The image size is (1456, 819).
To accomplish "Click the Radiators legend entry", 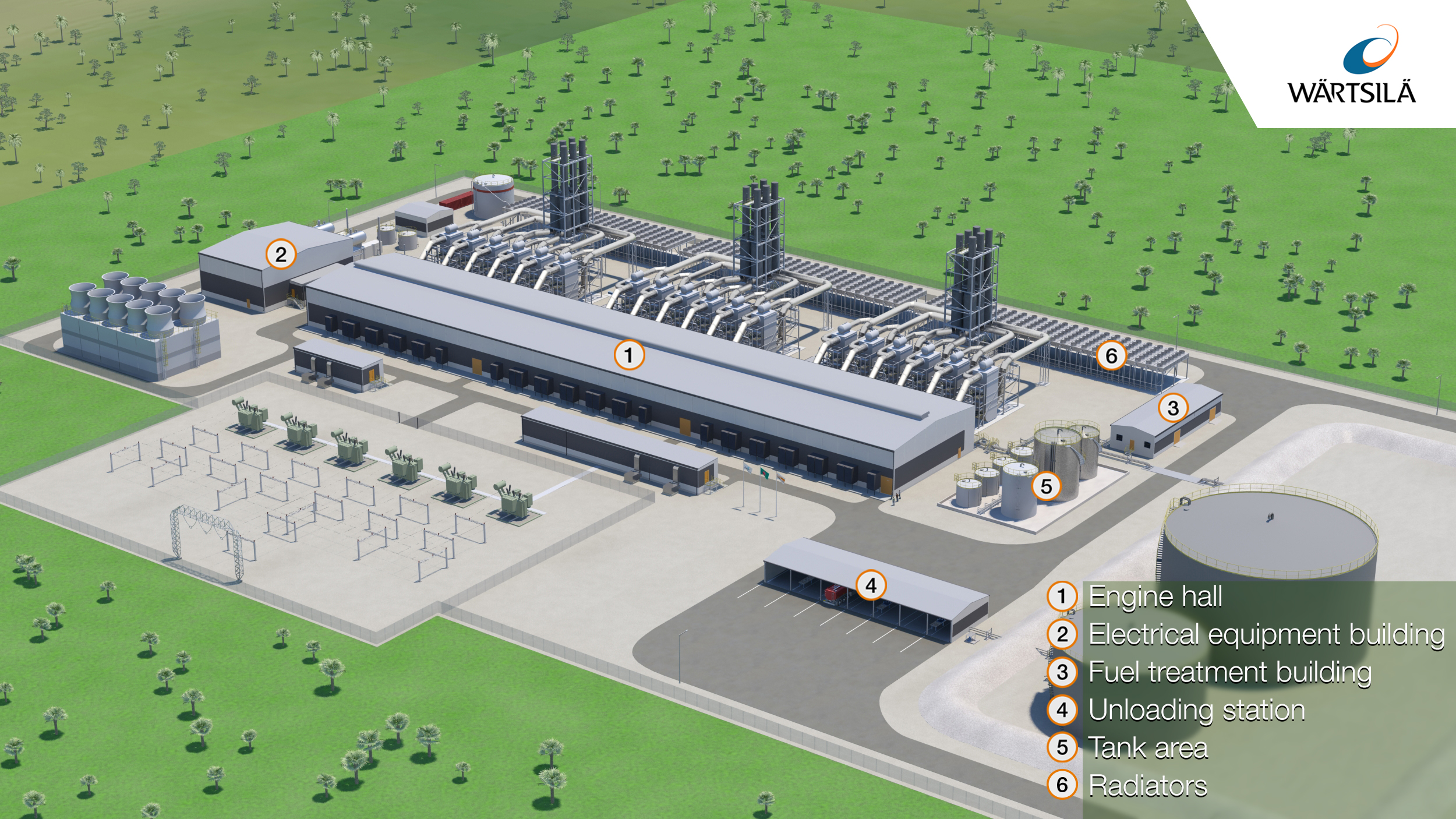I will (1147, 786).
